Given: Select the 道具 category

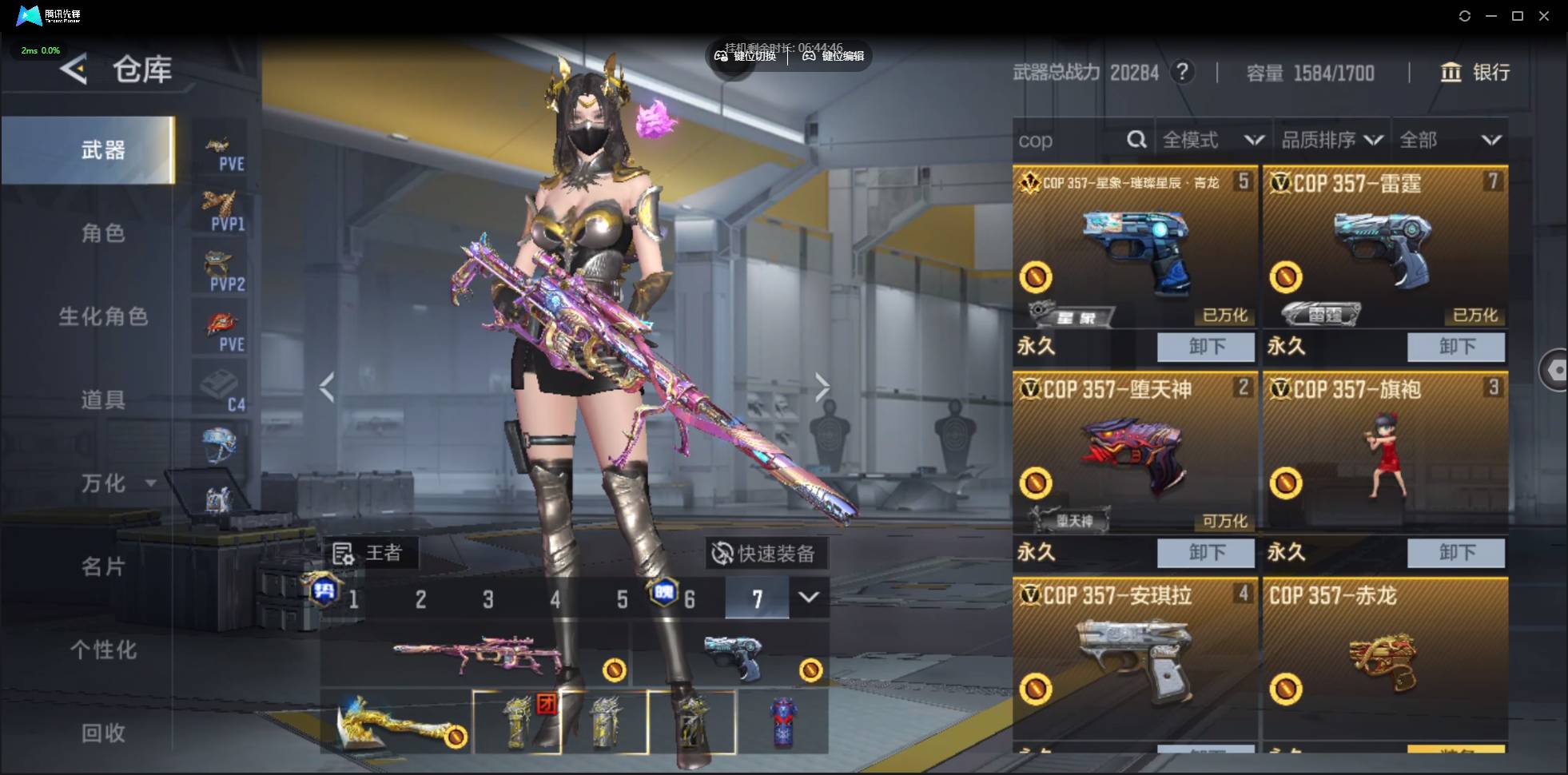Looking at the screenshot, I should (103, 399).
